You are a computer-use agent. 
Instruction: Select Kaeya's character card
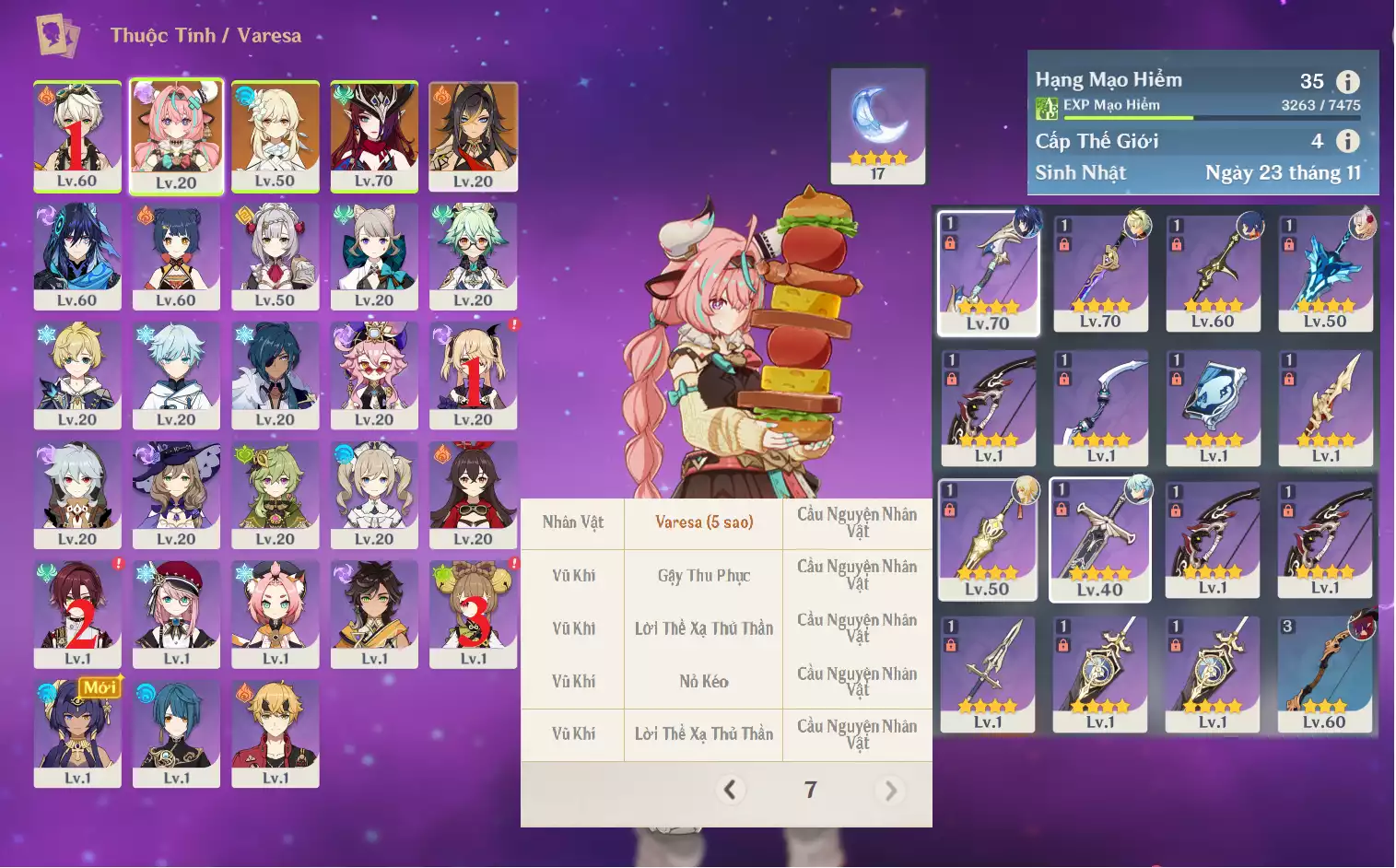275,375
